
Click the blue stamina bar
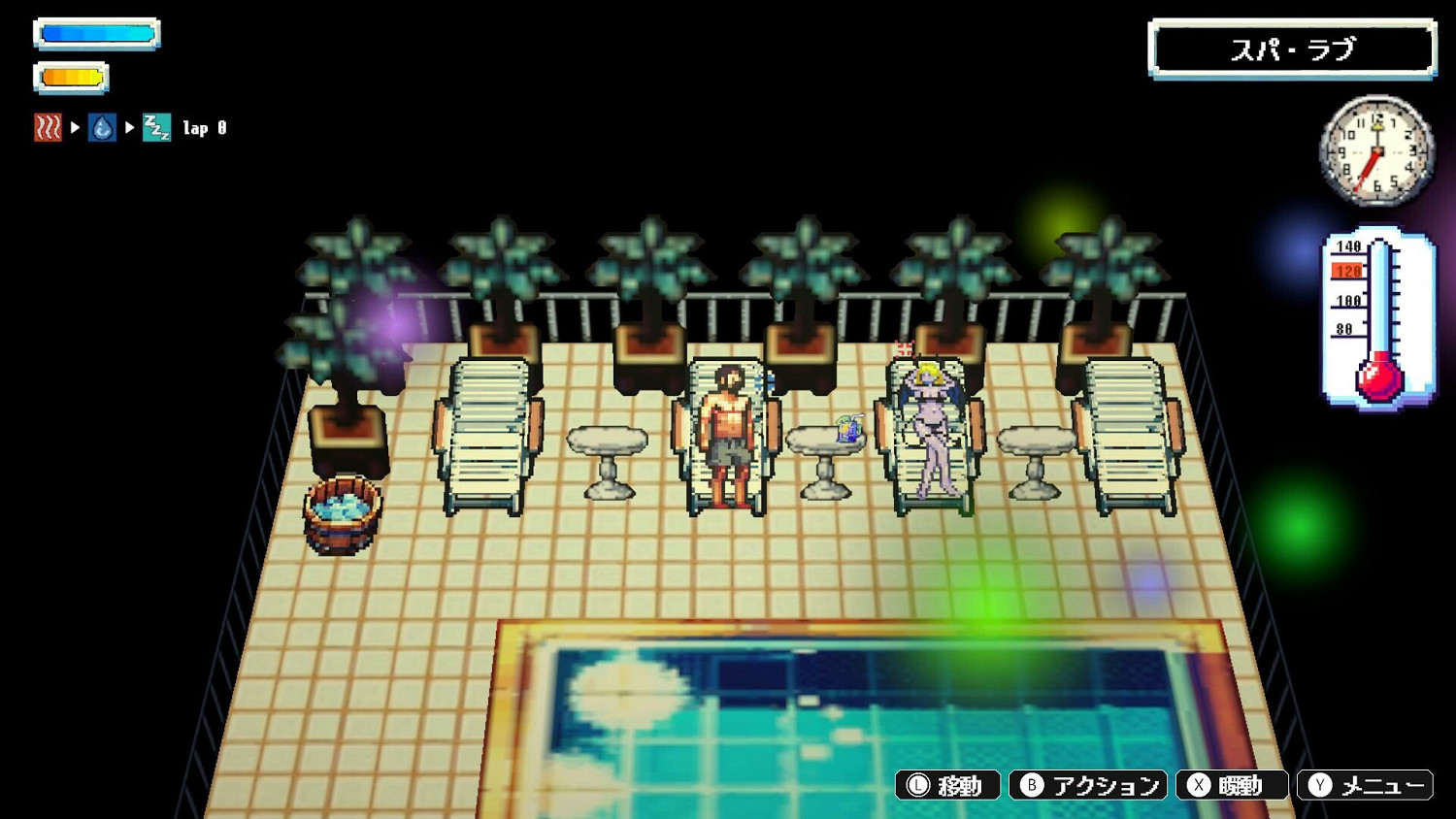97,33
